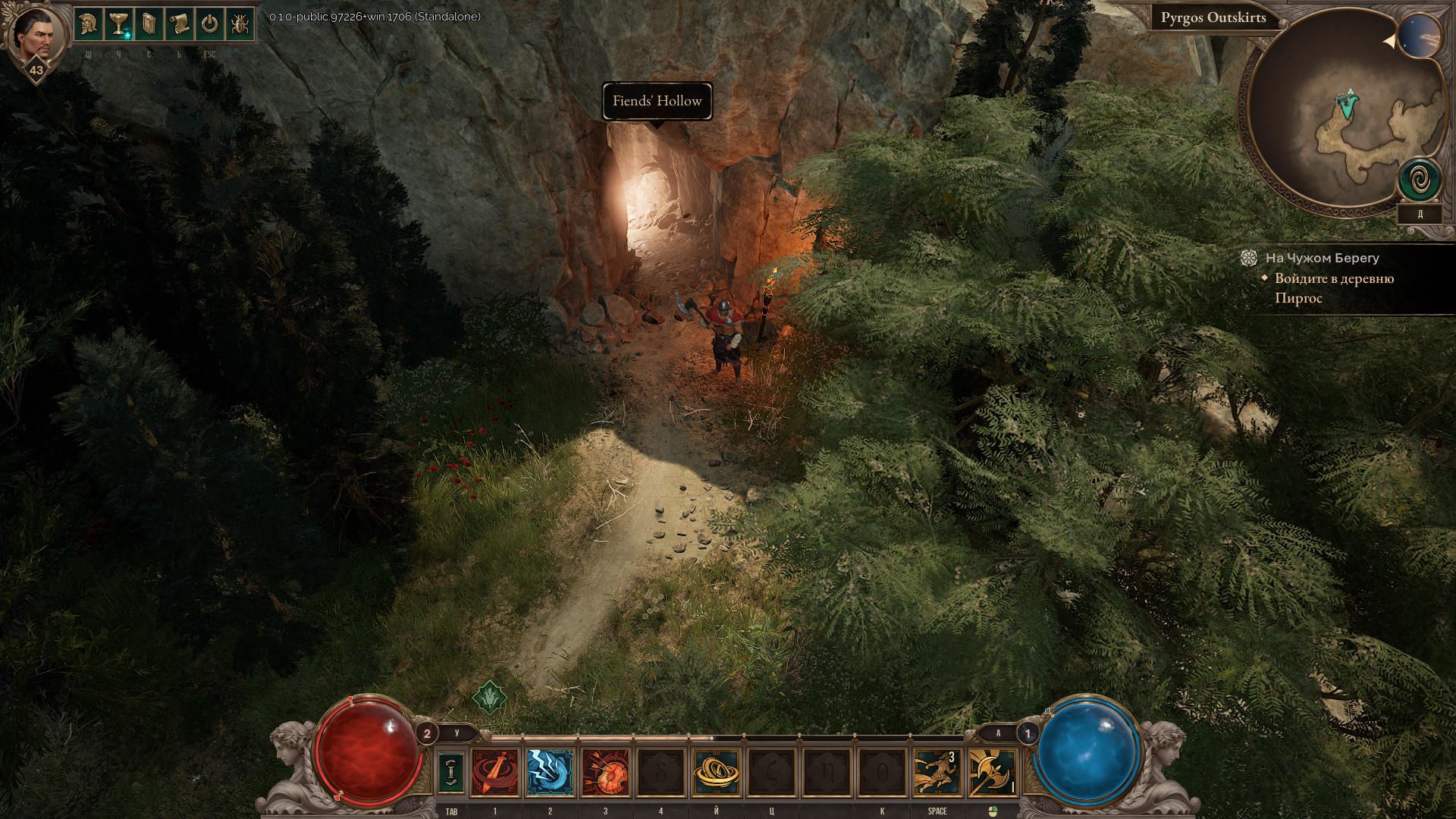The image size is (1456, 819).
Task: Activate the blue lightning skill
Action: pyautogui.click(x=550, y=772)
